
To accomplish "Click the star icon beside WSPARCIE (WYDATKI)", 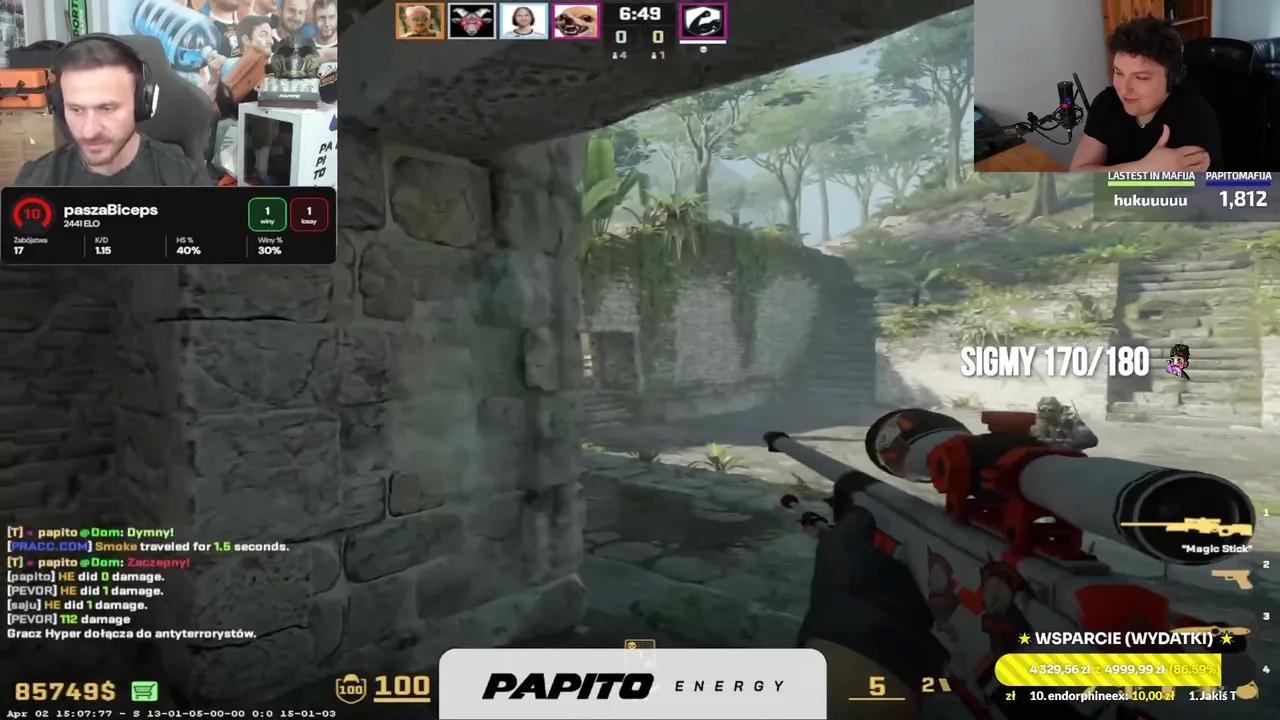I will [x=1026, y=638].
